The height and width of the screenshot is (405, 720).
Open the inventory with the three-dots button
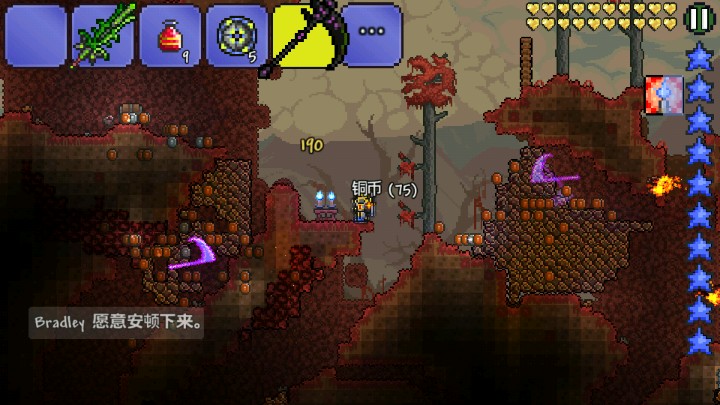pos(372,33)
